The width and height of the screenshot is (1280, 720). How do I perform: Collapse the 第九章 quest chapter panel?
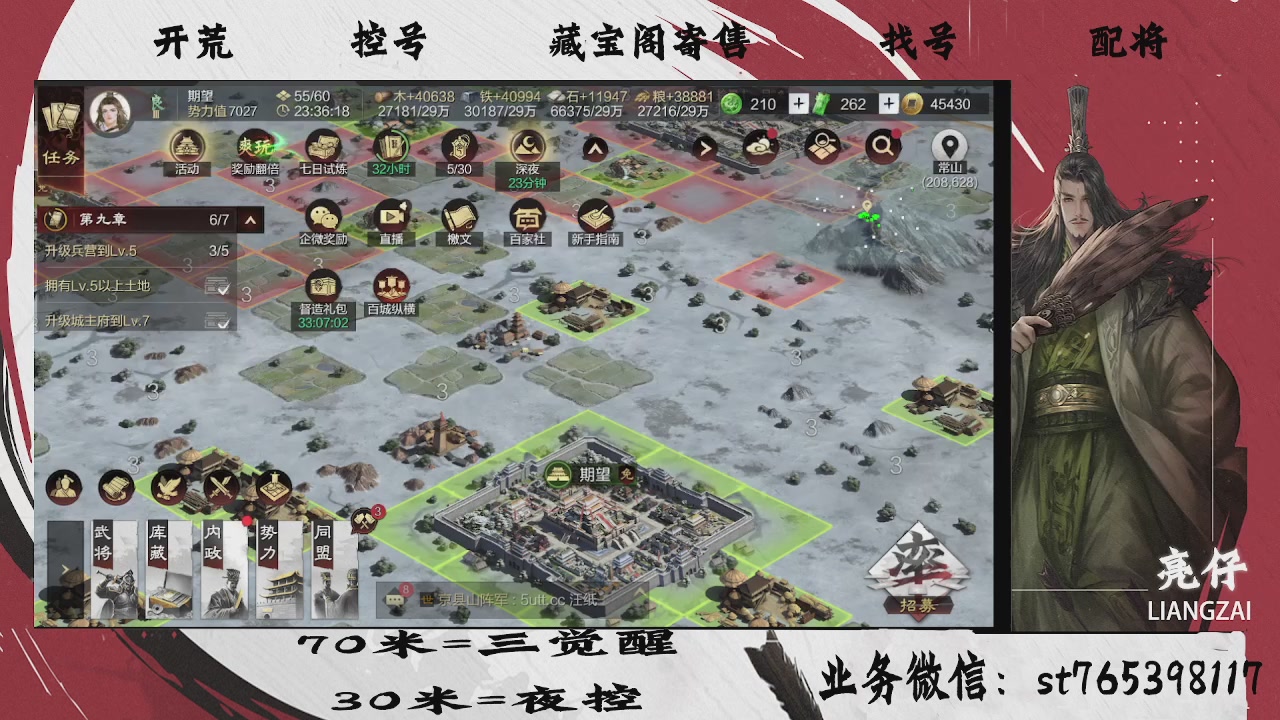pos(251,219)
